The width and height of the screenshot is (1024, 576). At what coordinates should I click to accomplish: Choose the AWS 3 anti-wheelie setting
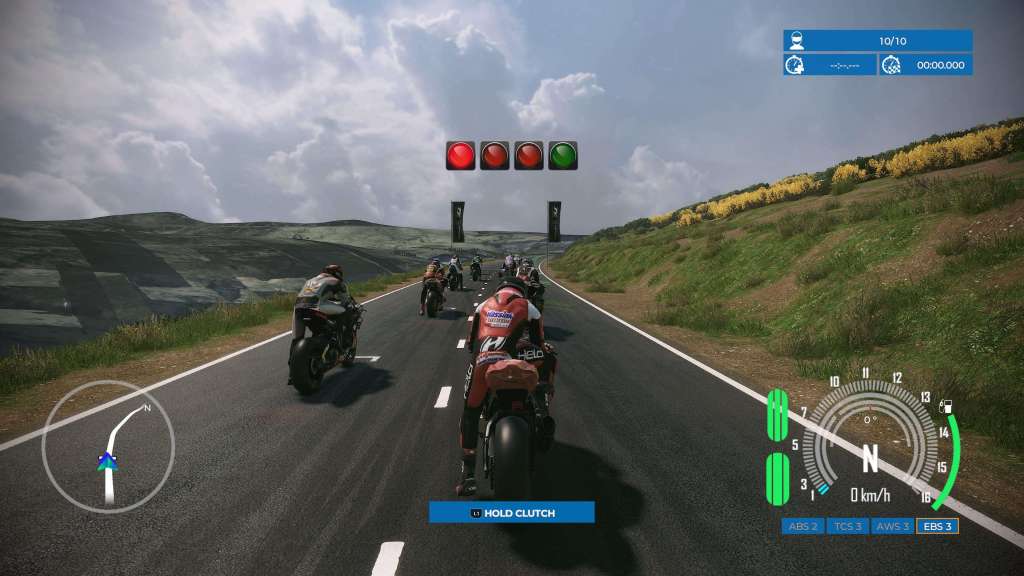[892, 526]
